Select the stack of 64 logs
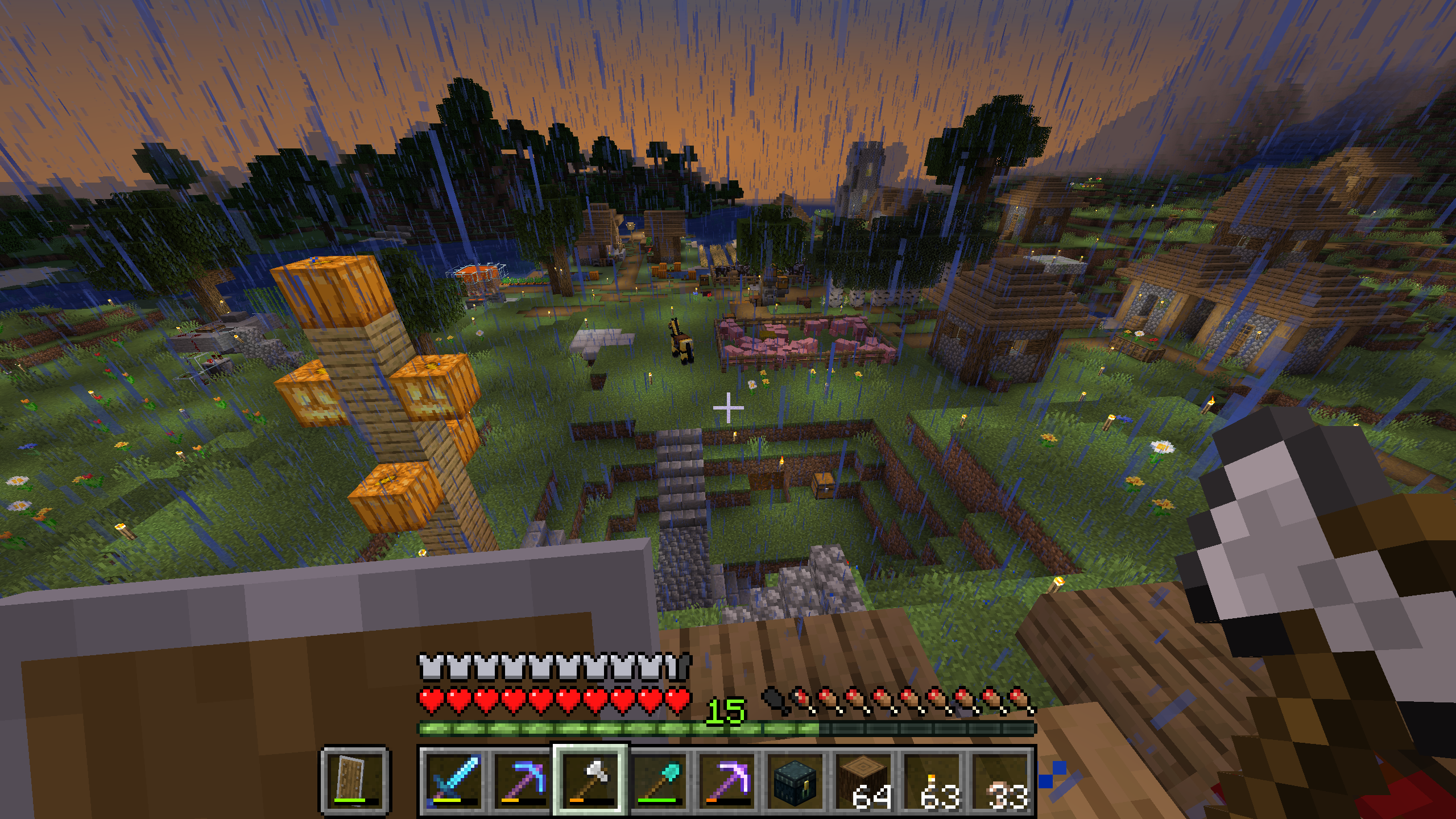 pos(863,780)
